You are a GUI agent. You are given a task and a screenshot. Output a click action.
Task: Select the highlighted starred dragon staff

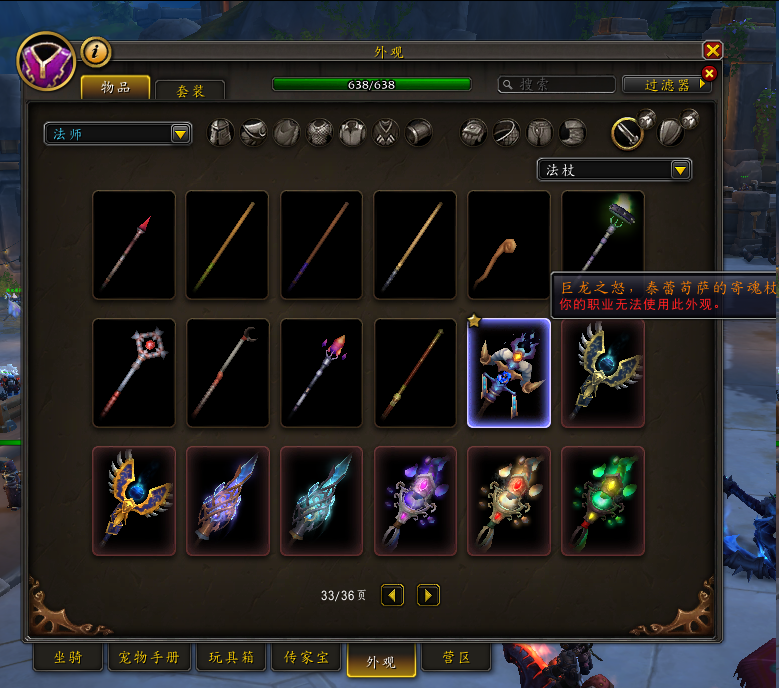(508, 372)
